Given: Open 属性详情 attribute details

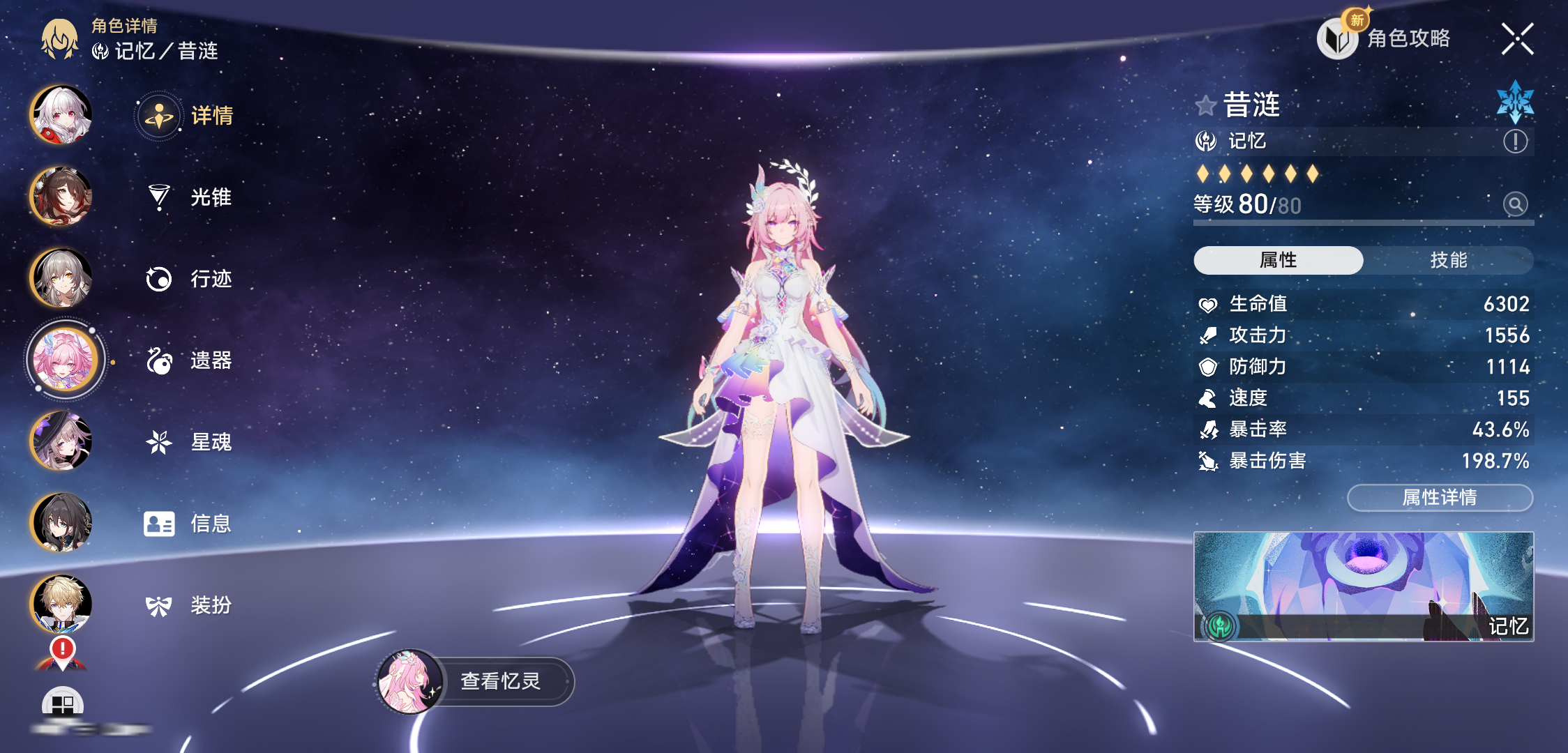Looking at the screenshot, I should coord(1440,498).
